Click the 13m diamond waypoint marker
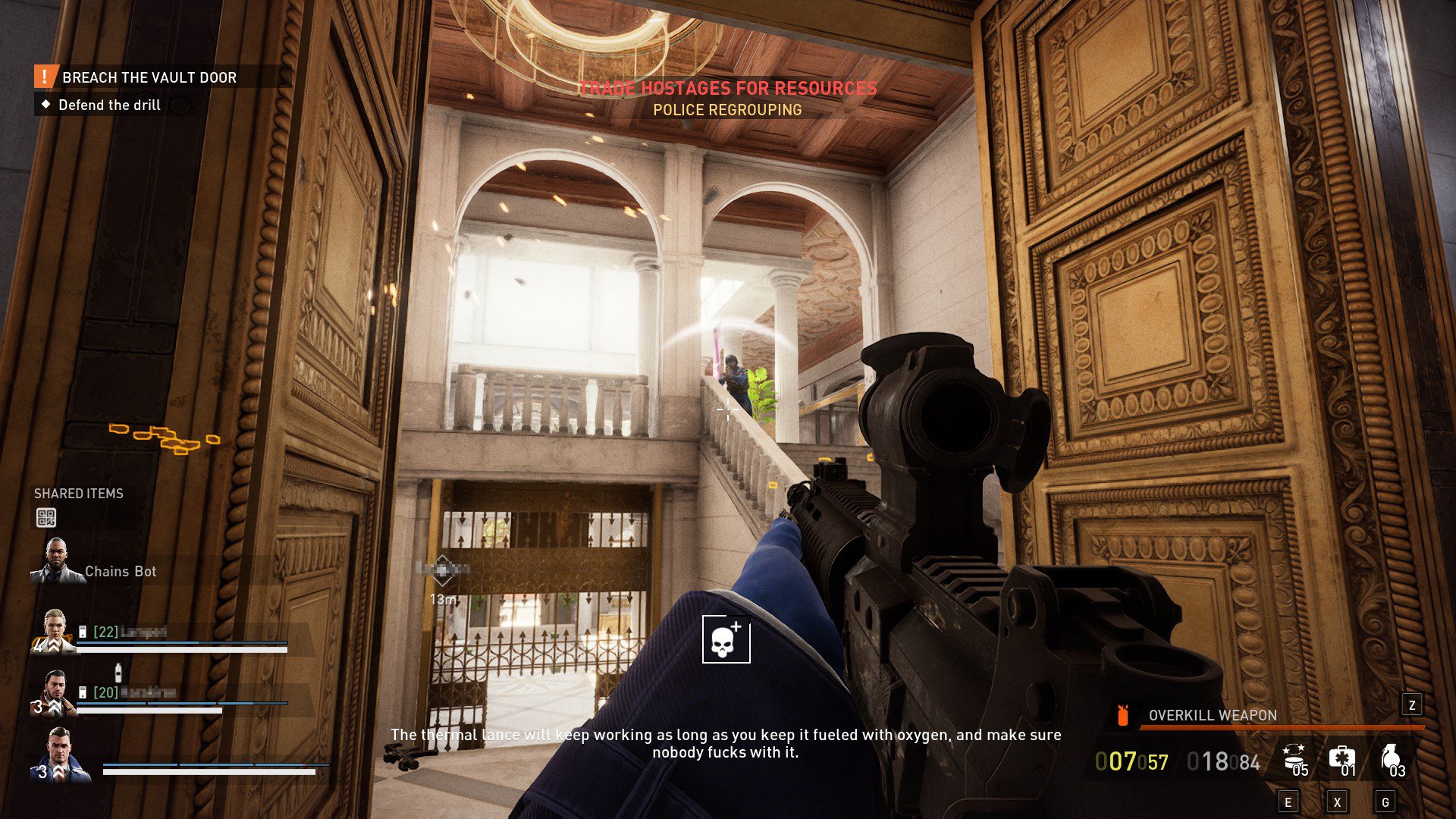 (x=443, y=570)
